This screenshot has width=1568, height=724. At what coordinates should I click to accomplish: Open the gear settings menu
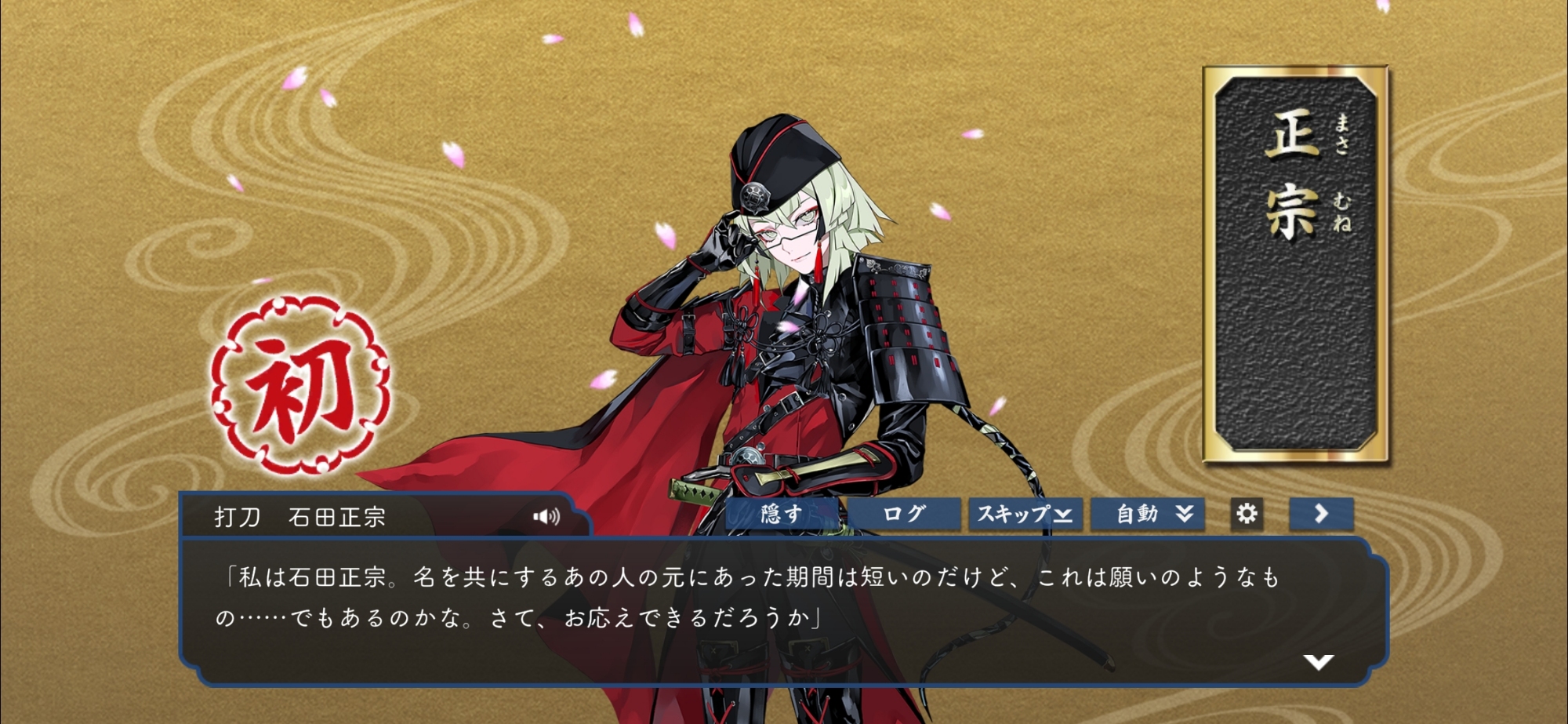(x=1247, y=514)
